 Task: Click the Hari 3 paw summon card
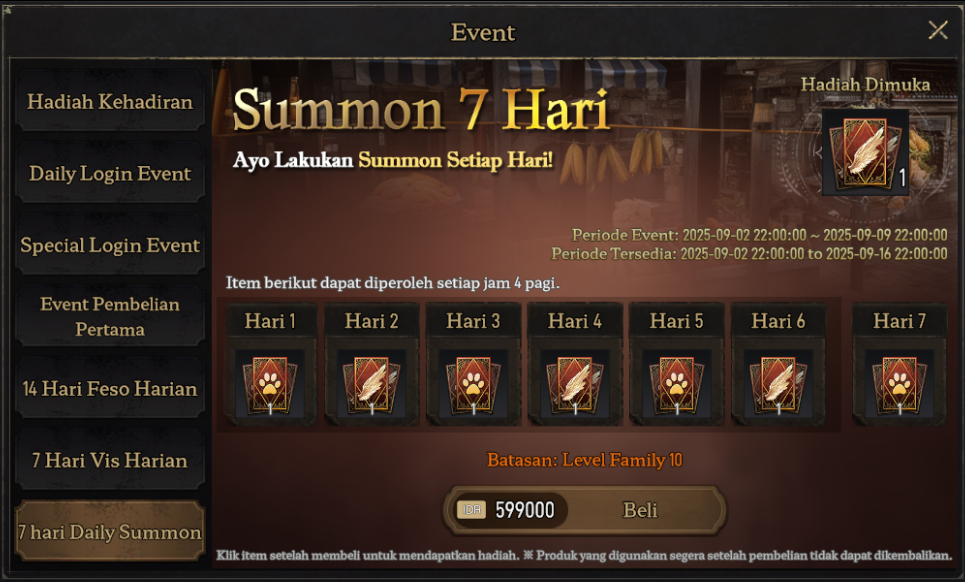click(x=473, y=385)
